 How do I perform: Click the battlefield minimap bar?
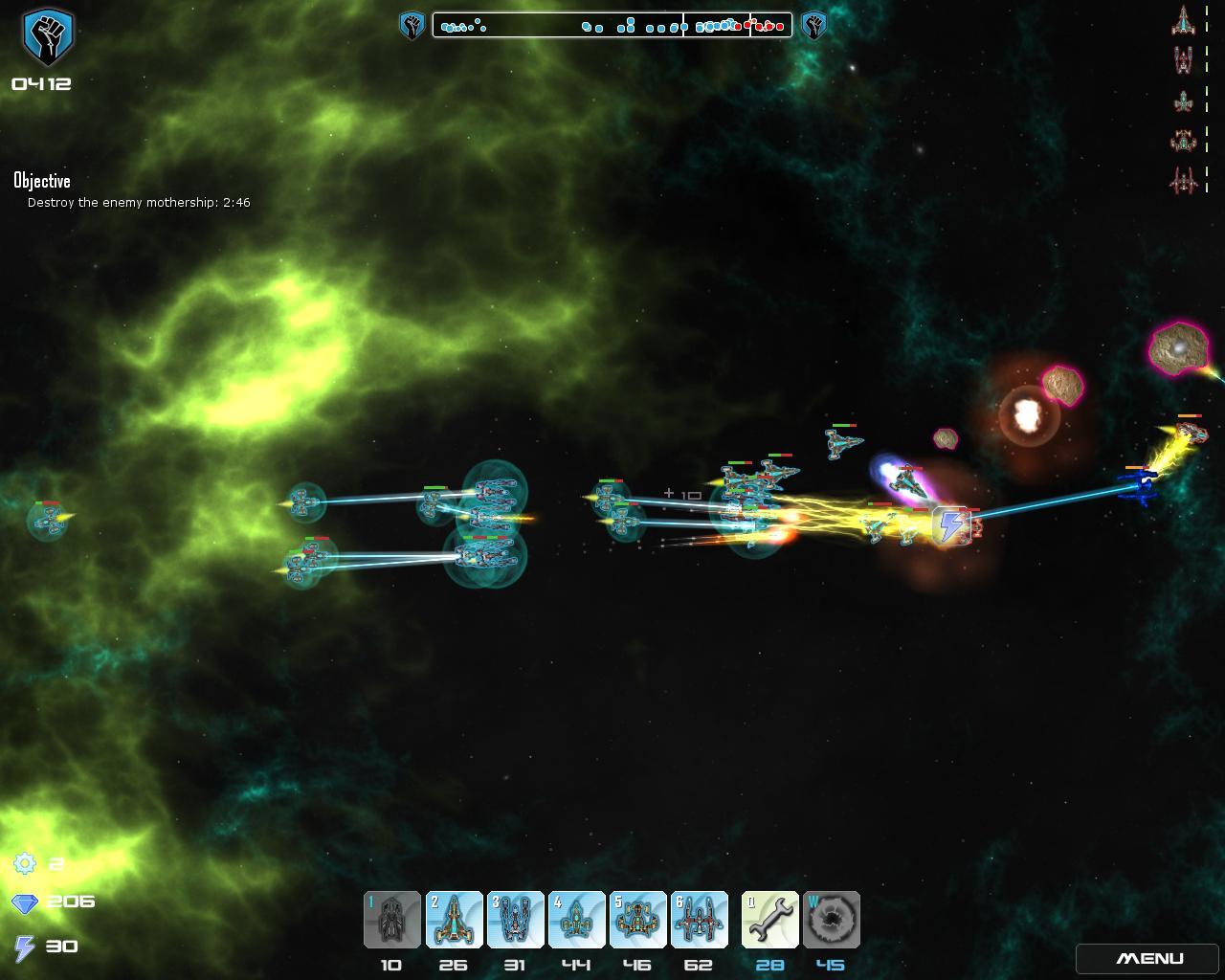pos(612,25)
